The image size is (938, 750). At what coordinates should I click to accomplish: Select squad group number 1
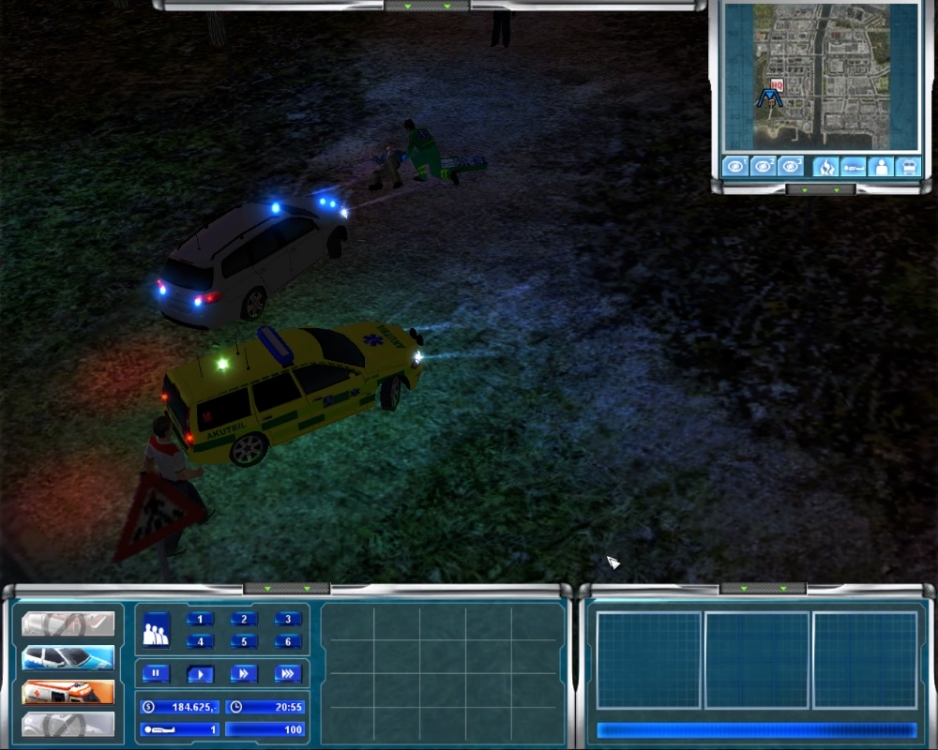[x=200, y=619]
